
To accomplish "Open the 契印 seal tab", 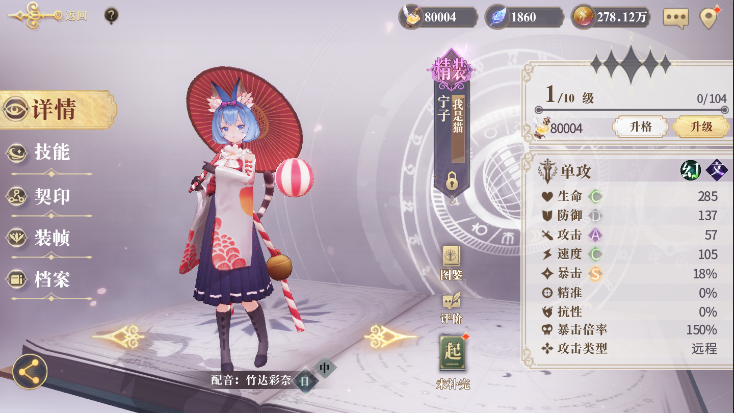I will pos(50,196).
